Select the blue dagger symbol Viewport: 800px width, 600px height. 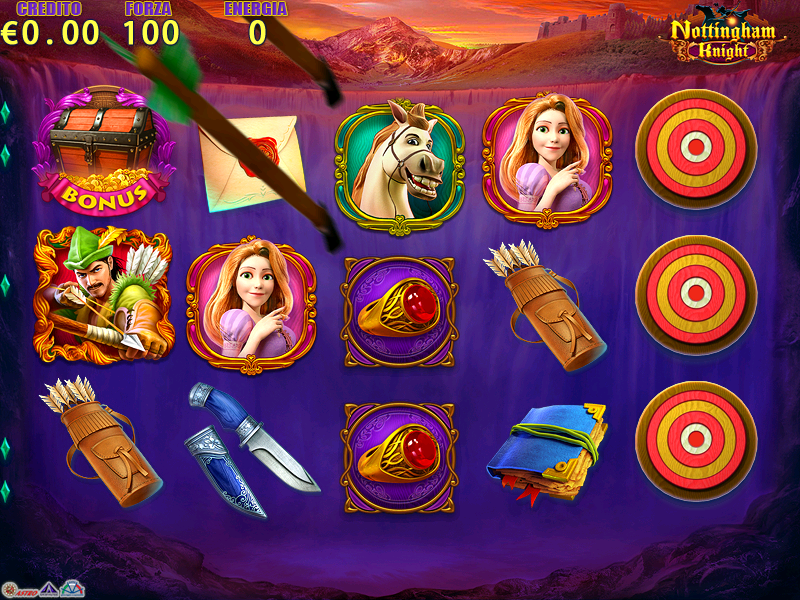click(x=250, y=450)
